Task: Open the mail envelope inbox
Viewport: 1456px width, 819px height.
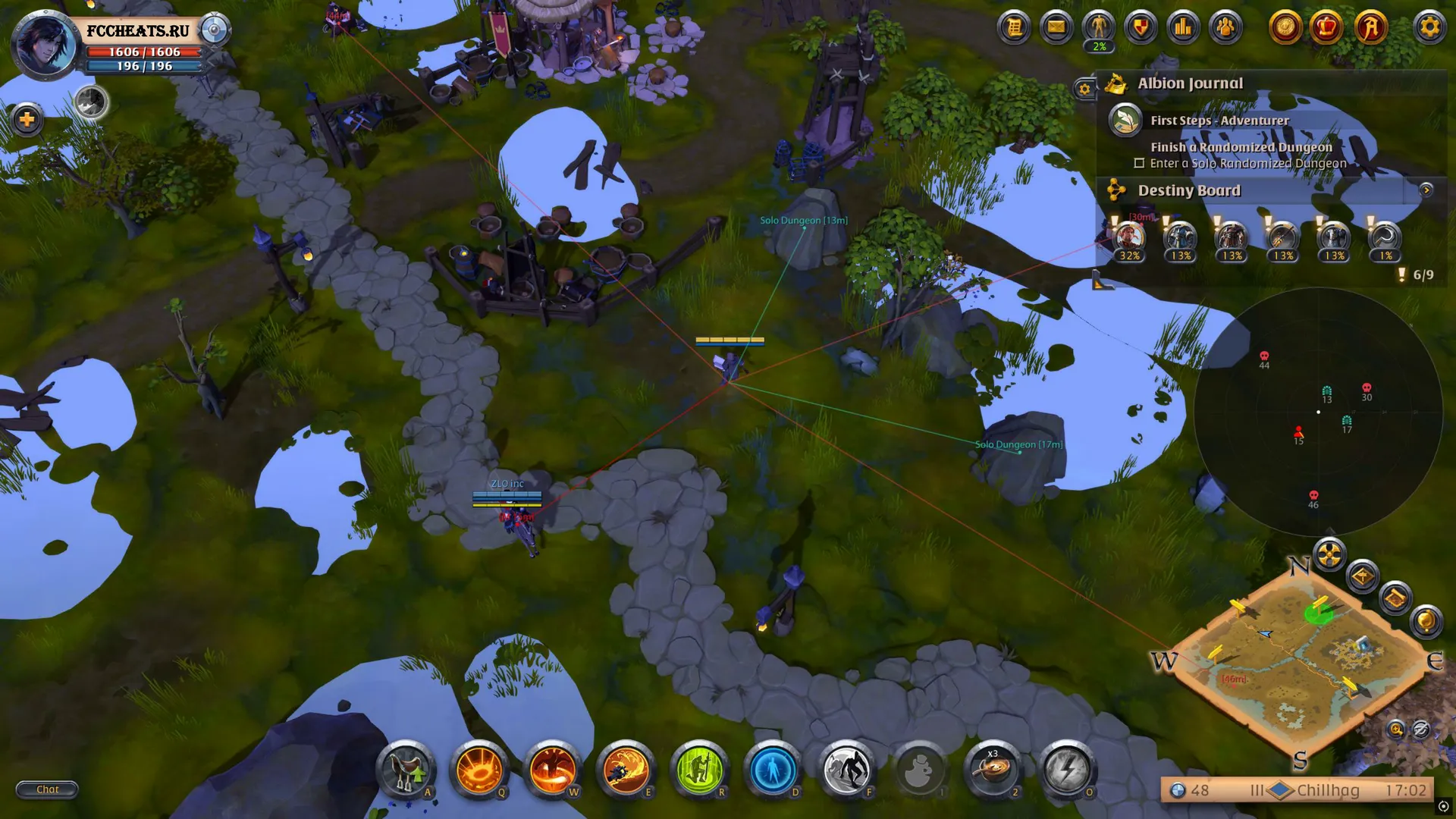Action: [1056, 28]
